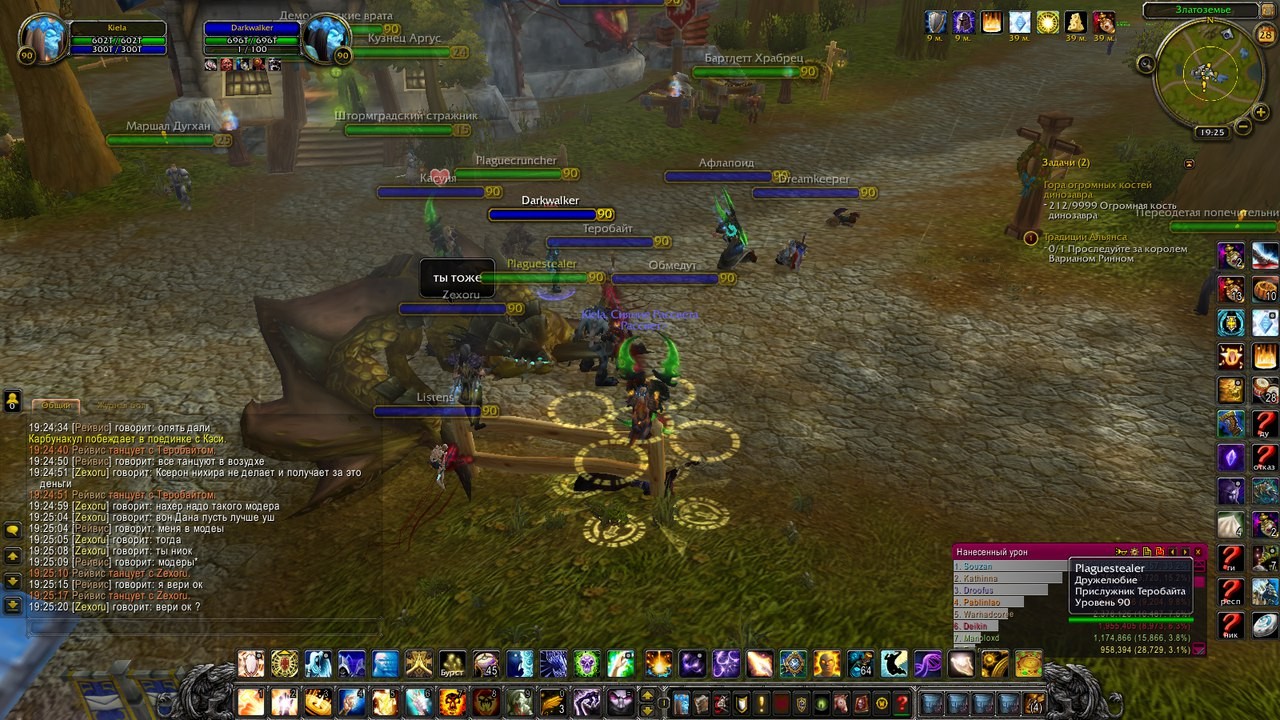This screenshot has height=720, width=1280.
Task: Click the cheese wedge buff icon
Action: click(1075, 22)
